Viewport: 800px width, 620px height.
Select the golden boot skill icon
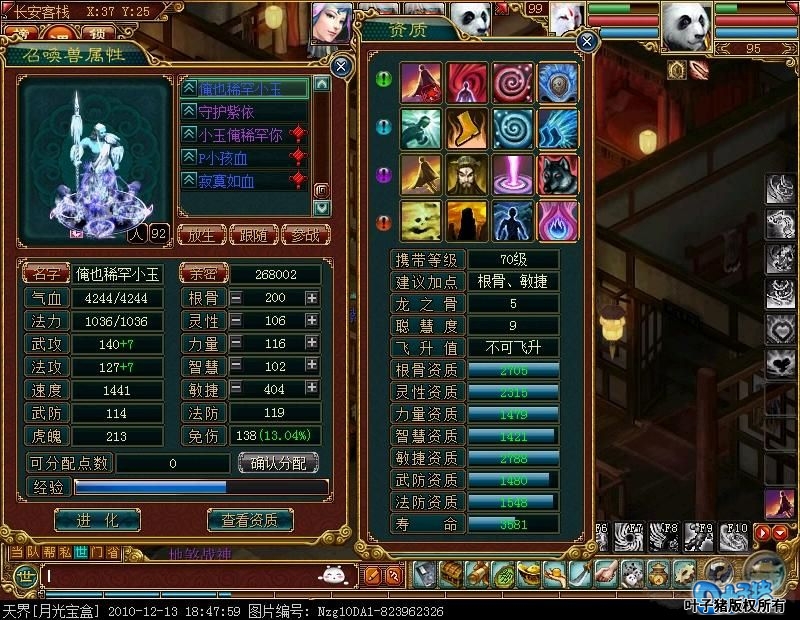pyautogui.click(x=467, y=129)
